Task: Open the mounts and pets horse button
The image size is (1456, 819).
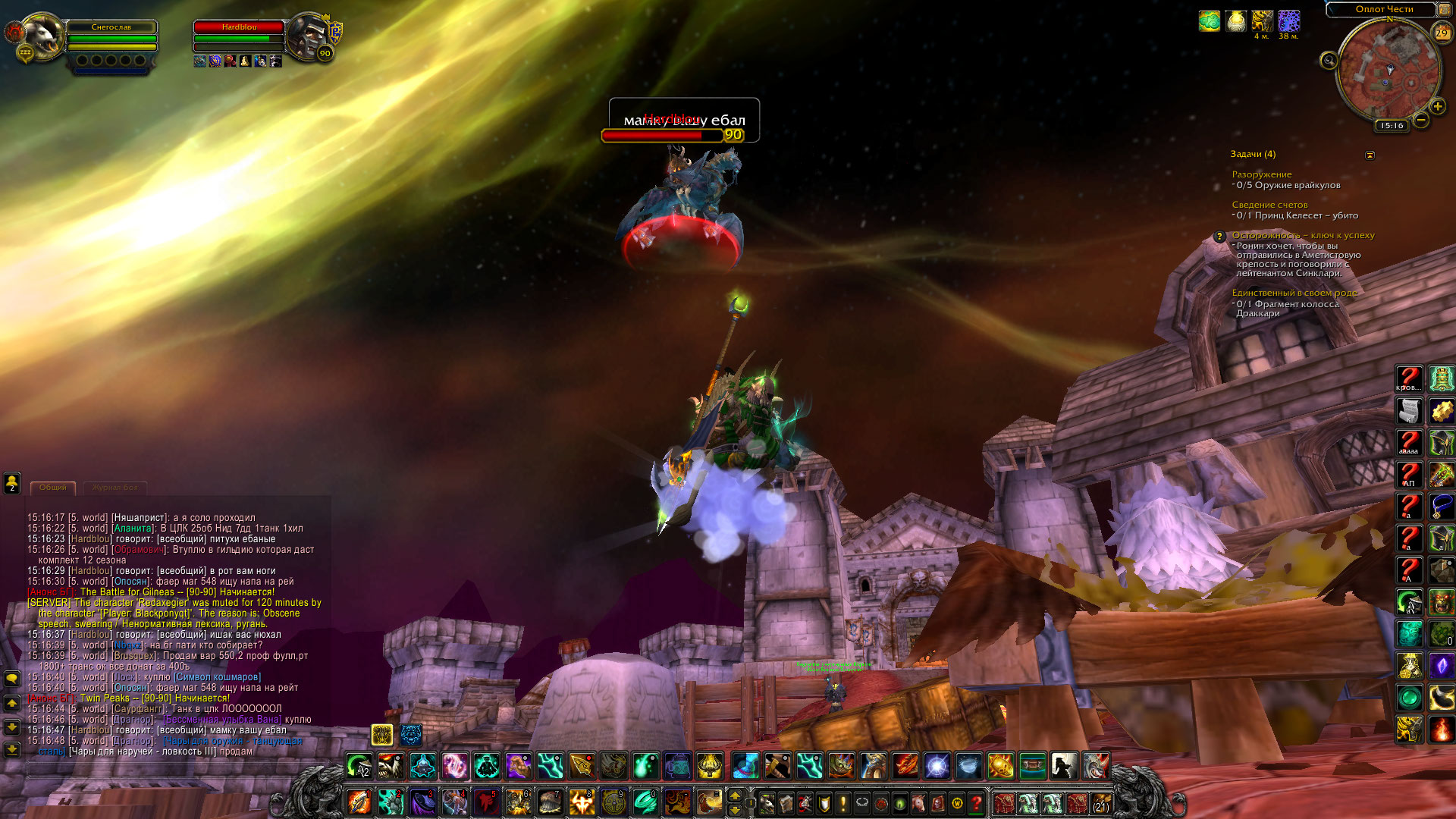Action: [918, 802]
